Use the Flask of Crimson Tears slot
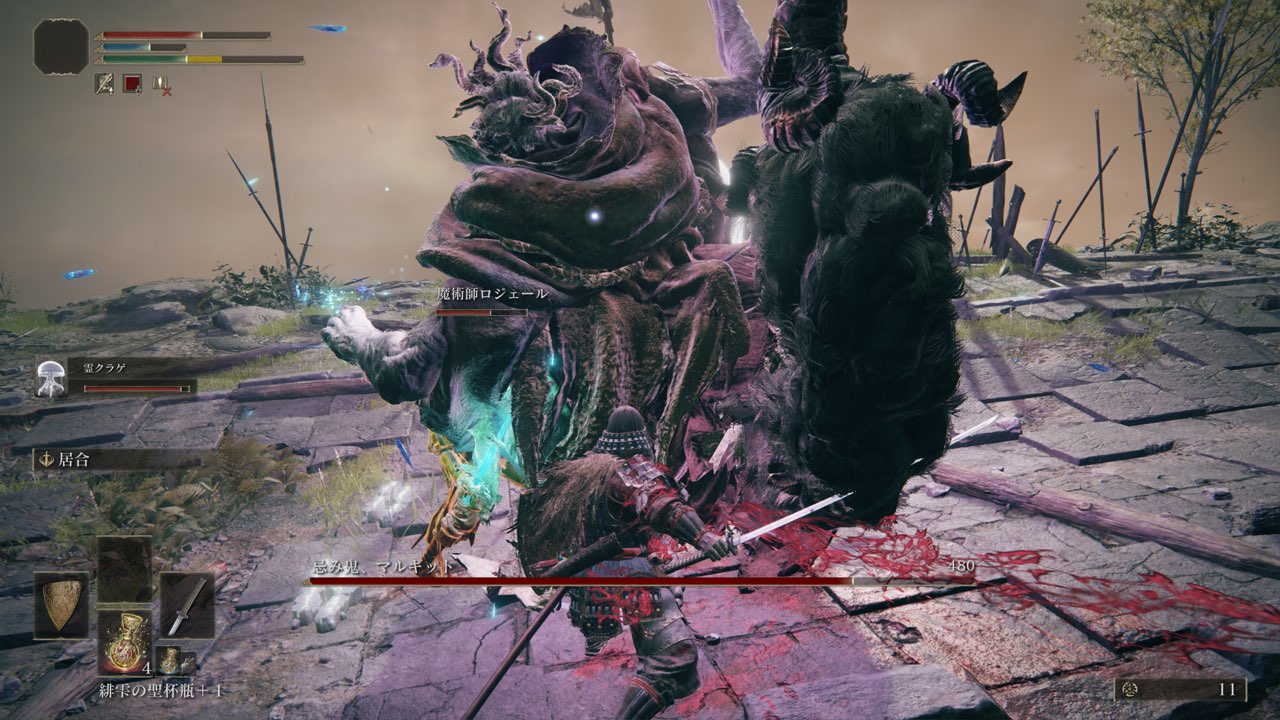The width and height of the screenshot is (1280, 720). [x=124, y=641]
